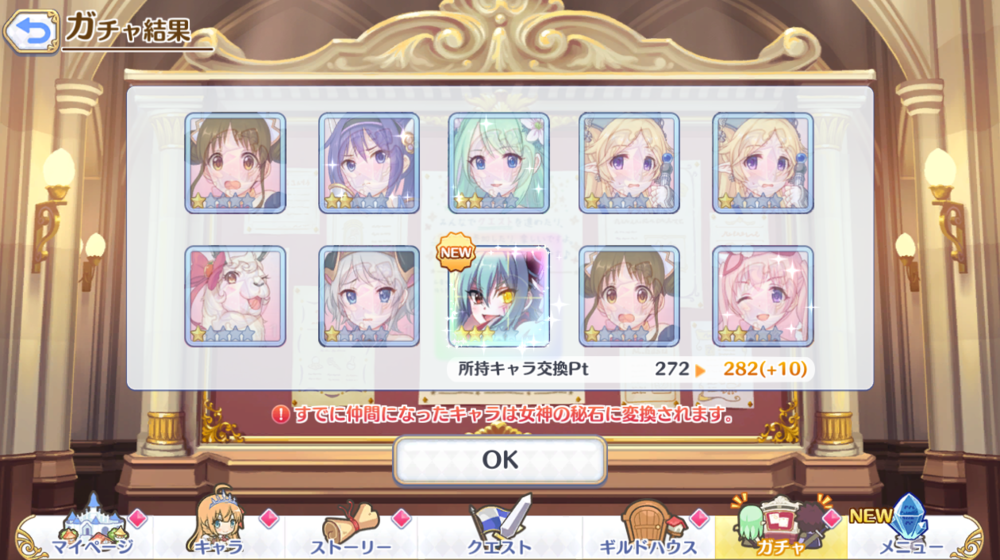Choose the winking pink-haired character card

[x=762, y=296]
